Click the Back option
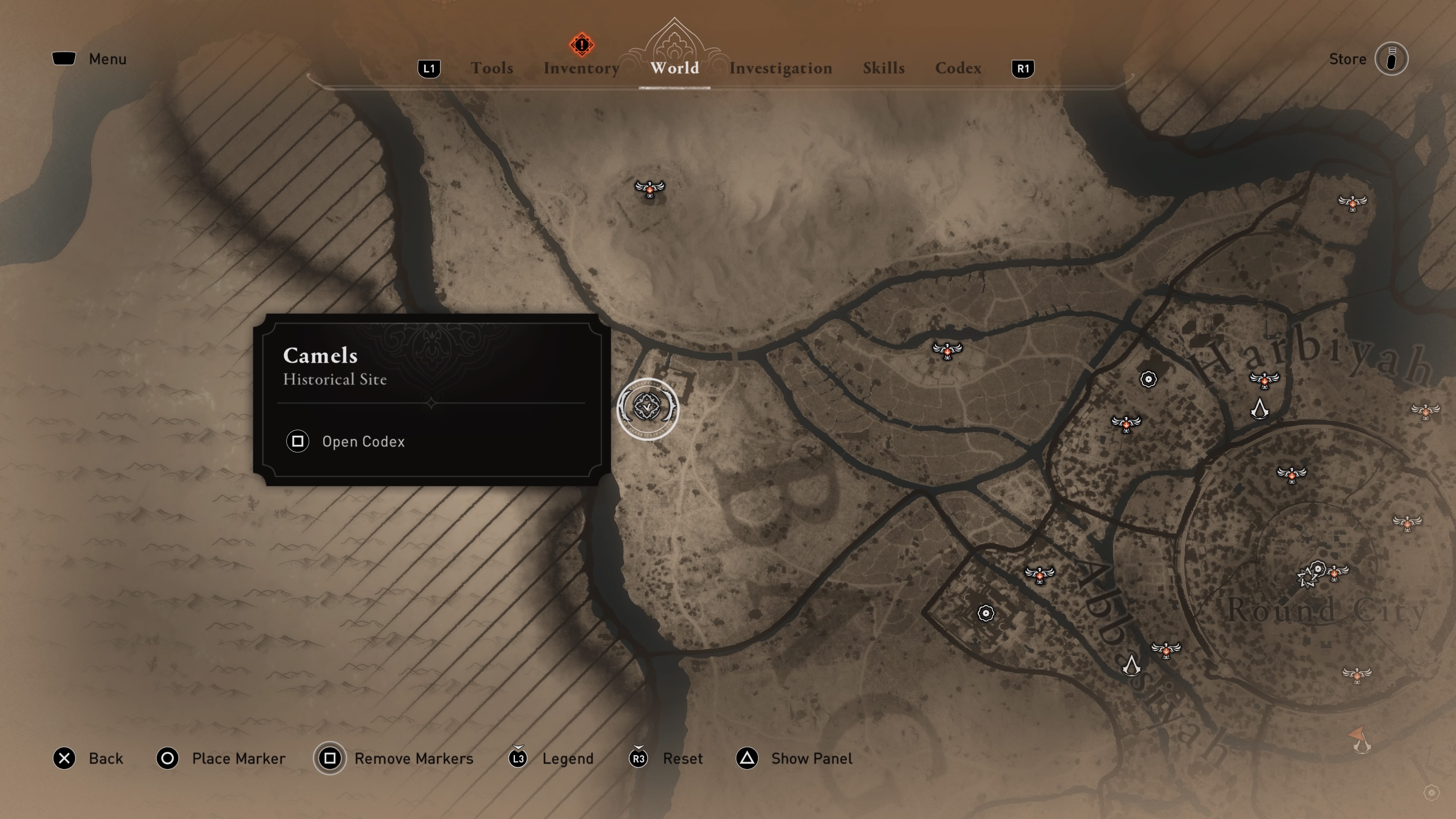Viewport: 1456px width, 819px height. [x=105, y=758]
